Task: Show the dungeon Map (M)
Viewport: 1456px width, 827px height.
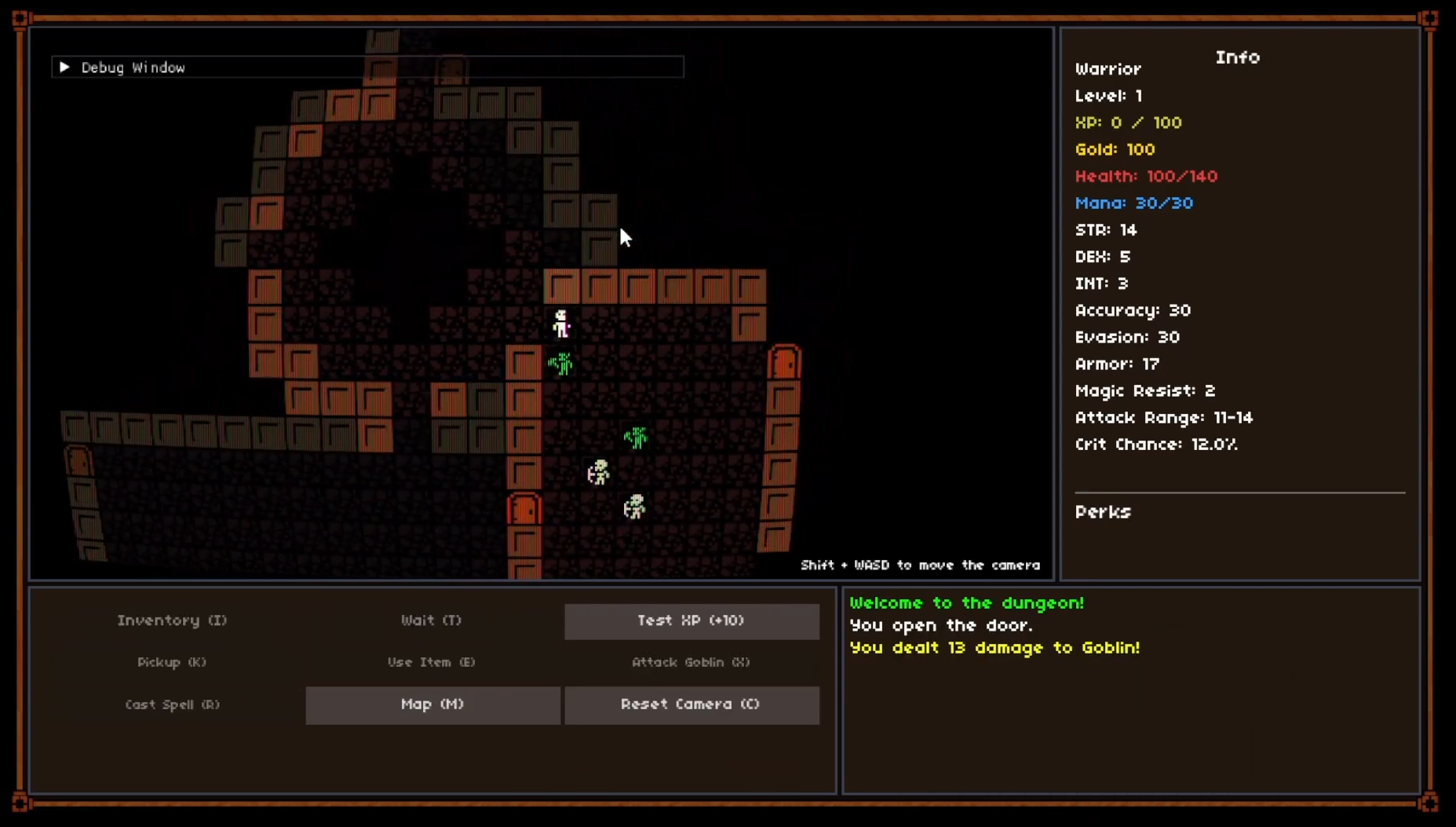Action: (432, 704)
